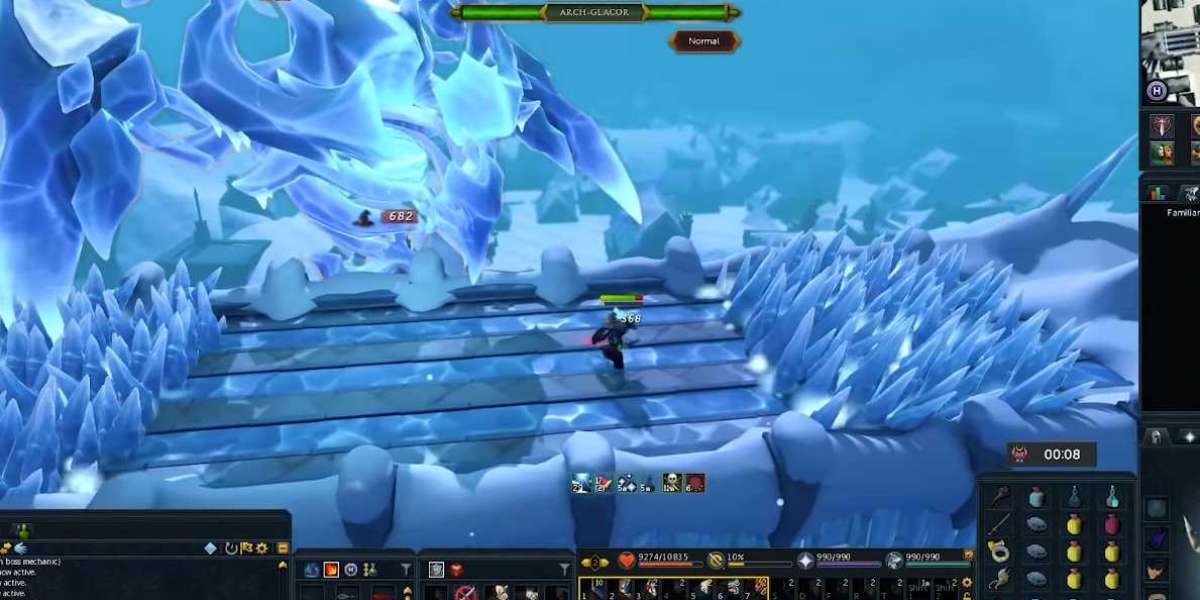Click the summoning points icon
Image resolution: width=1200 pixels, height=600 pixels.
[x=893, y=561]
